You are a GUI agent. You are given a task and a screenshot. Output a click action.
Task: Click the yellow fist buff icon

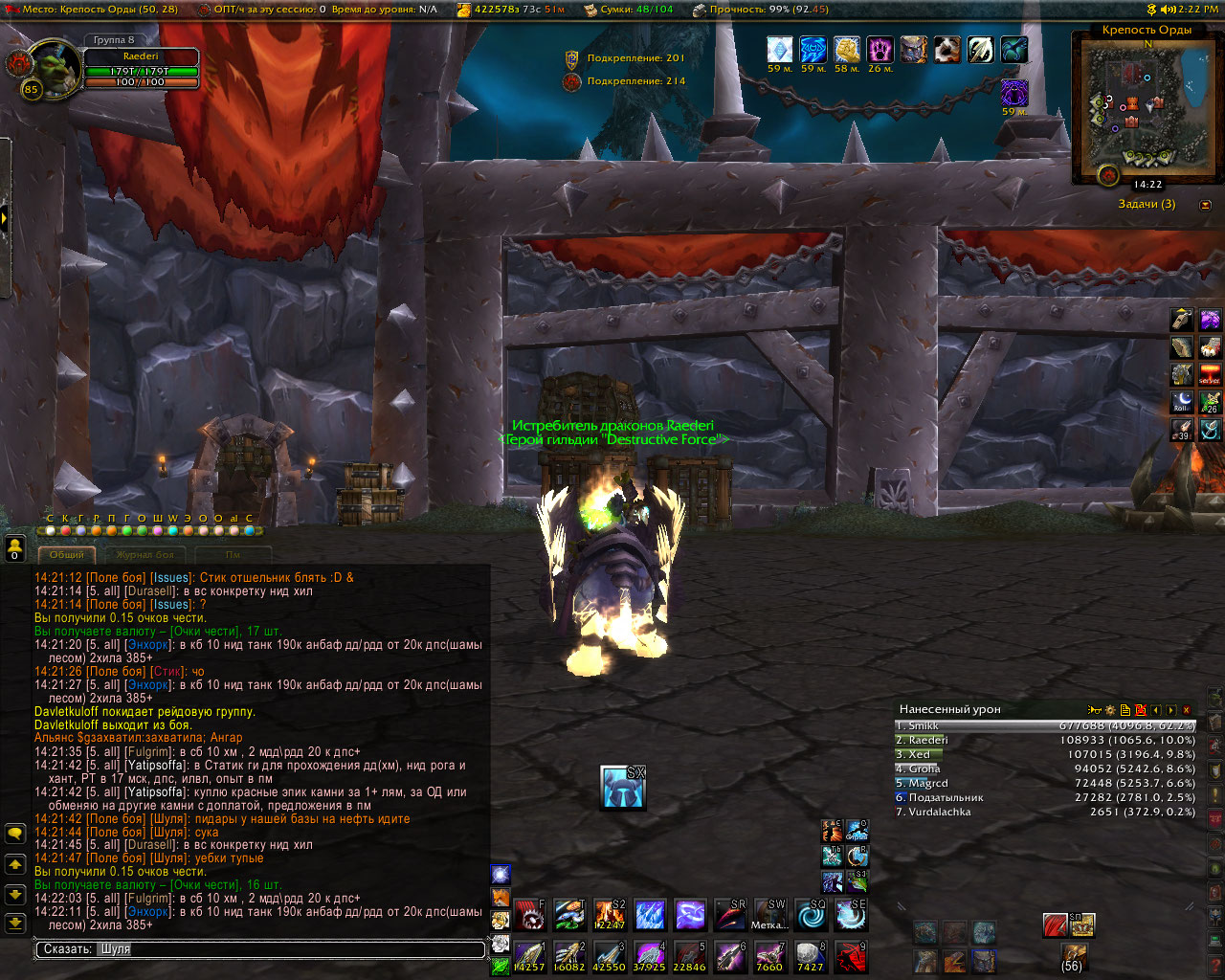[847, 50]
